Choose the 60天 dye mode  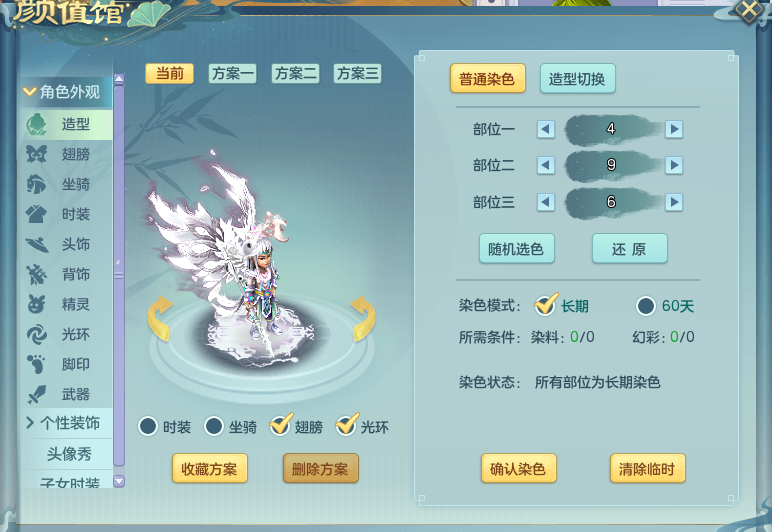646,306
